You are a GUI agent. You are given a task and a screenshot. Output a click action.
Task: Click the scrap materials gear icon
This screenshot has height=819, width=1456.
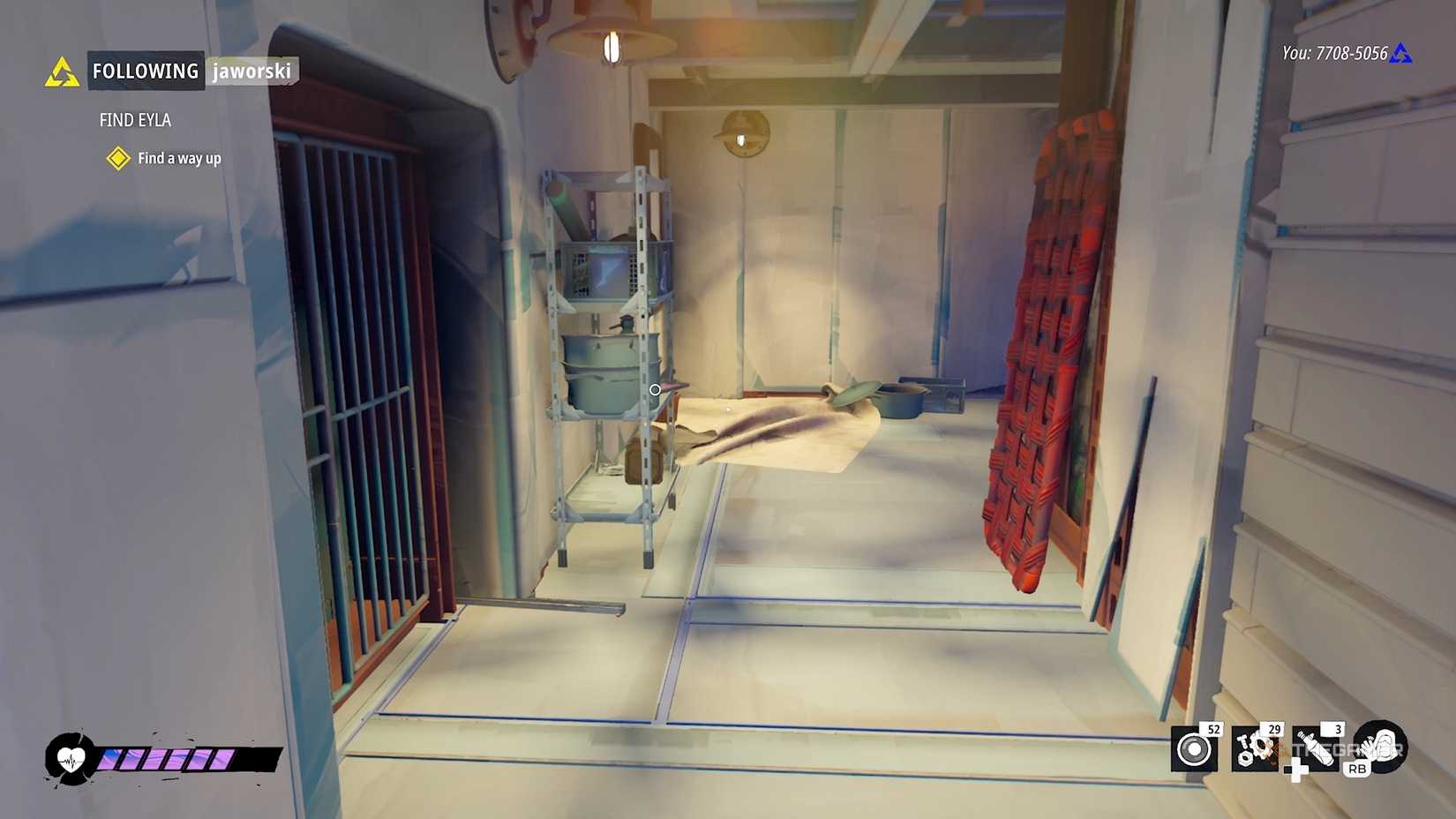pyautogui.click(x=1253, y=750)
